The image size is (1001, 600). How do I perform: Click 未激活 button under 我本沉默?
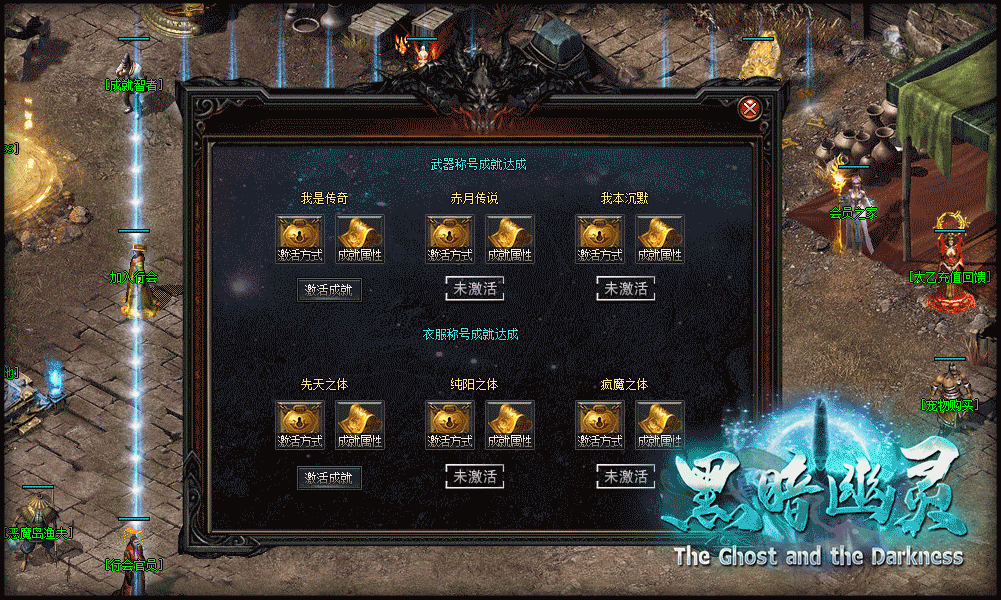(626, 289)
